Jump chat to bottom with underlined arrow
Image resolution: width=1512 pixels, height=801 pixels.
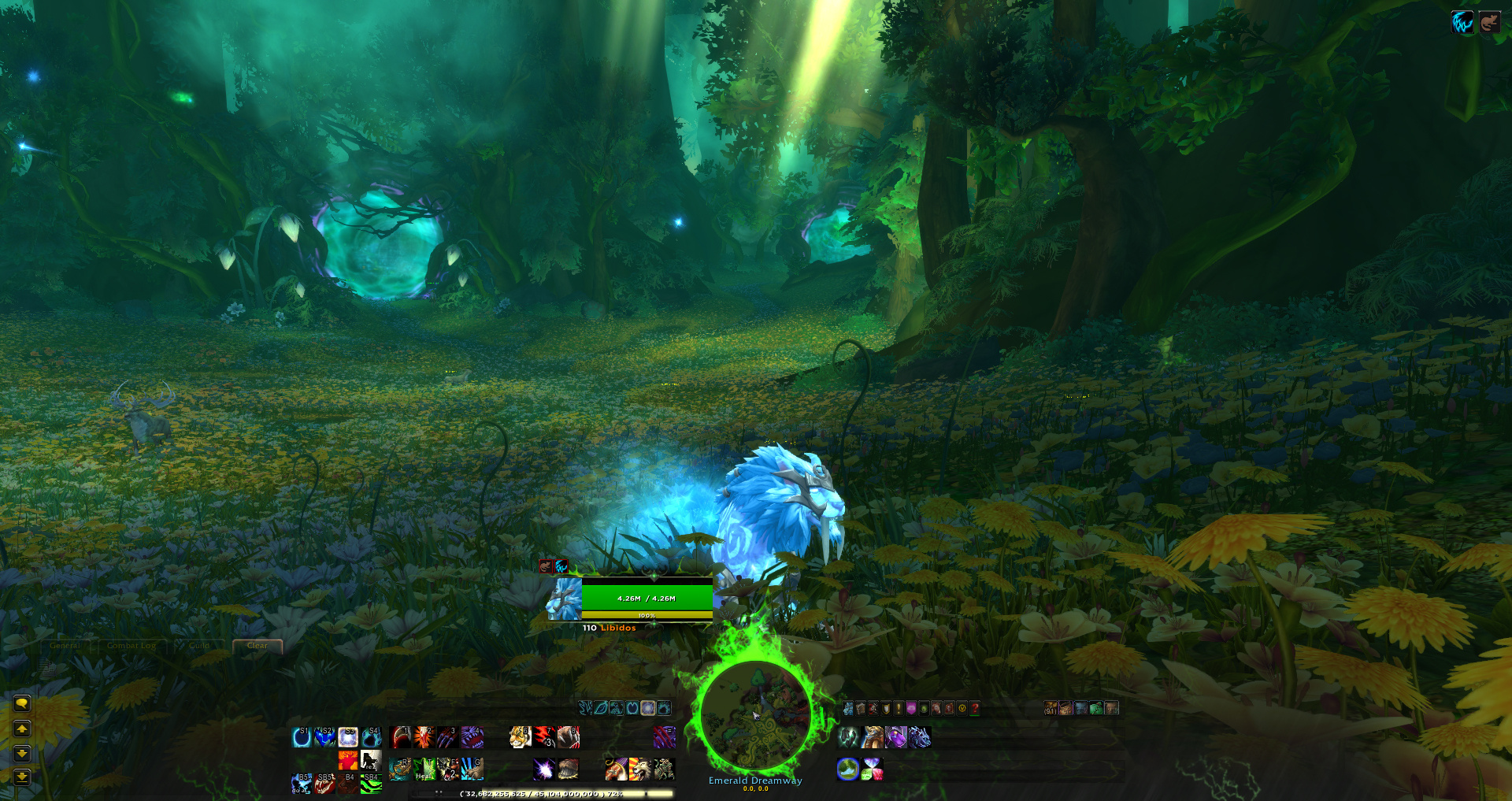[22, 777]
